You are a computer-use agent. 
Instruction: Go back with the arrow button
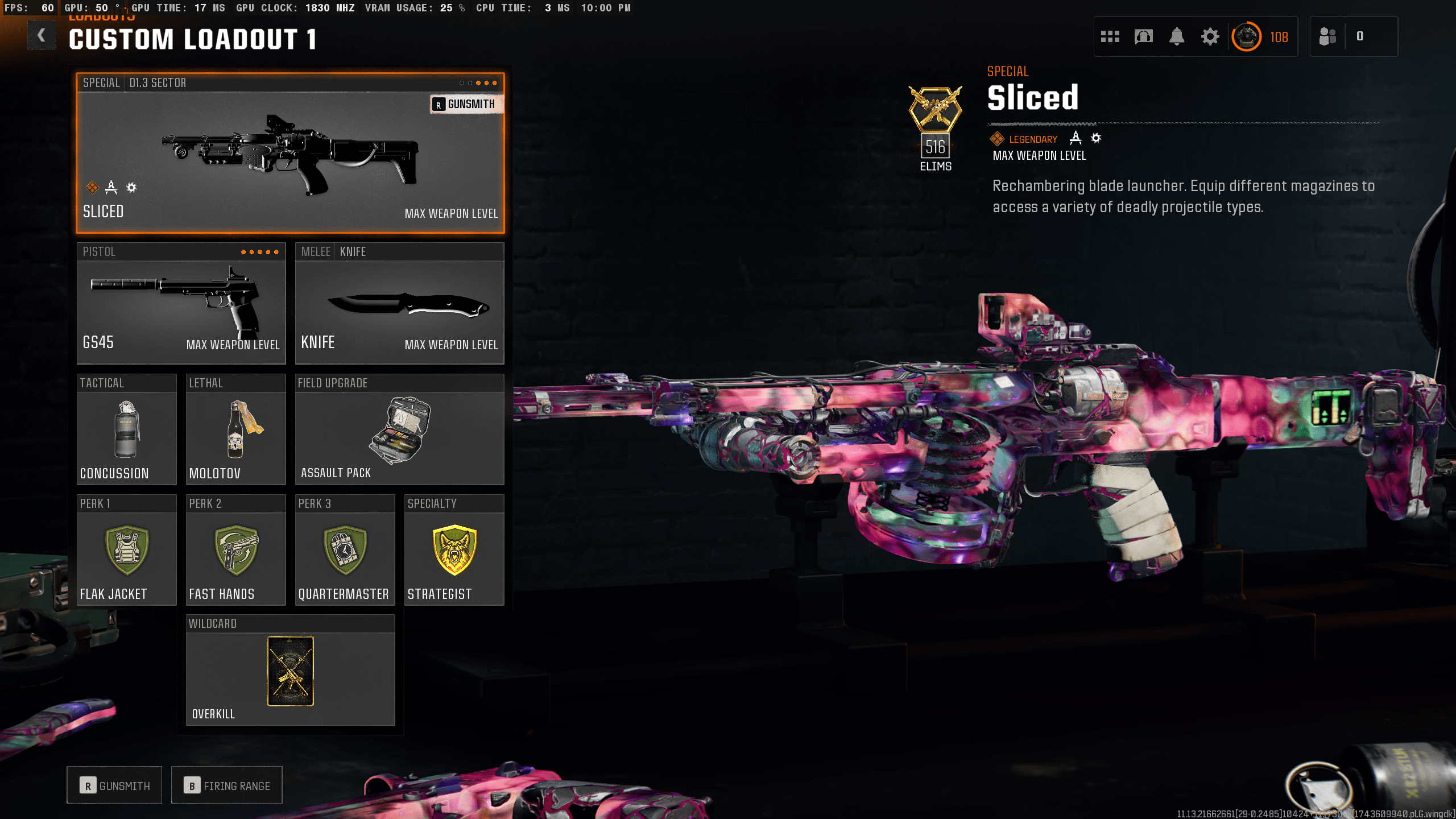pos(42,36)
